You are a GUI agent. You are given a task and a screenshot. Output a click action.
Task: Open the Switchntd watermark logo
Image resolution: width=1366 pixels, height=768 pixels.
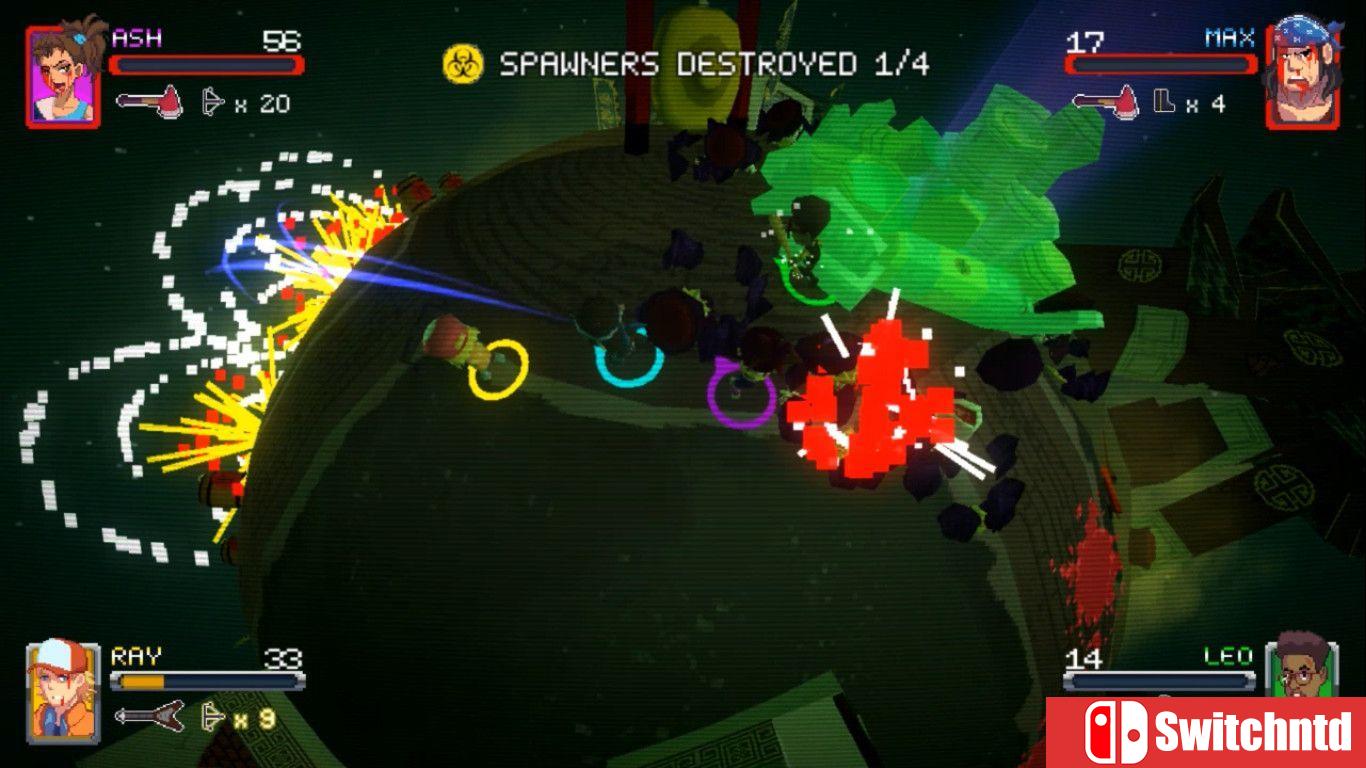1205,732
